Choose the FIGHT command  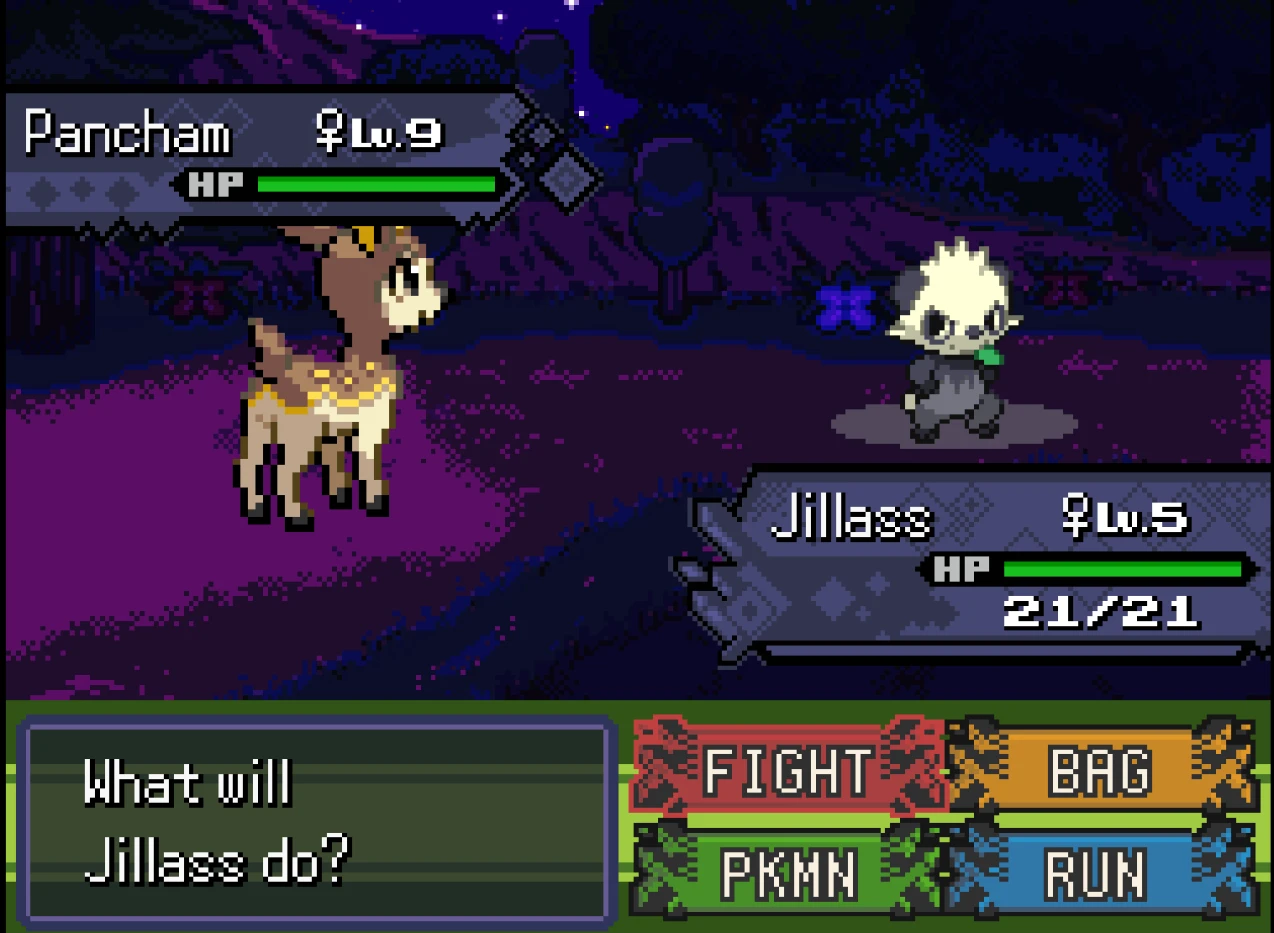(788, 771)
